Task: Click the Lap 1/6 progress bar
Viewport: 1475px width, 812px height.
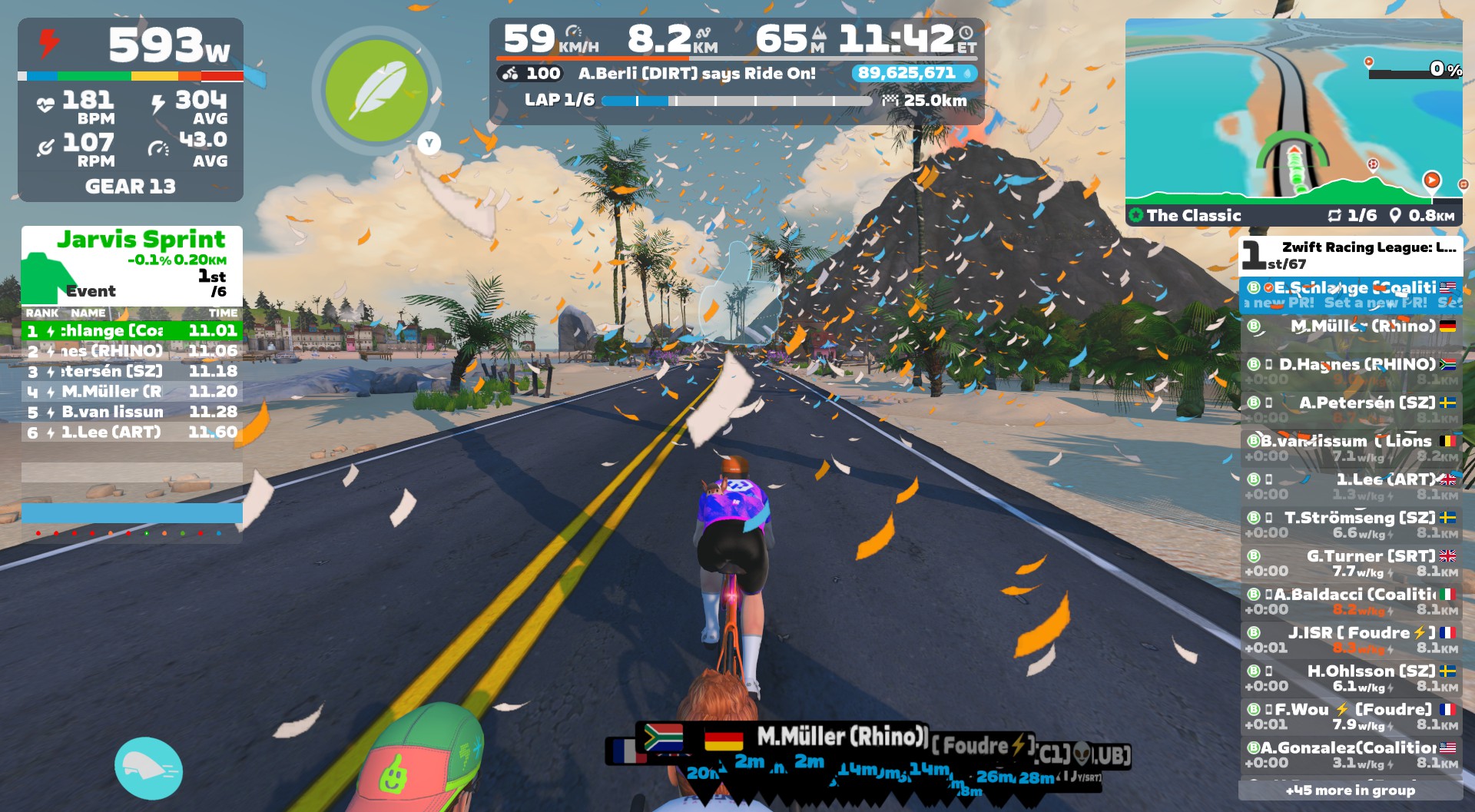Action: 736,101
